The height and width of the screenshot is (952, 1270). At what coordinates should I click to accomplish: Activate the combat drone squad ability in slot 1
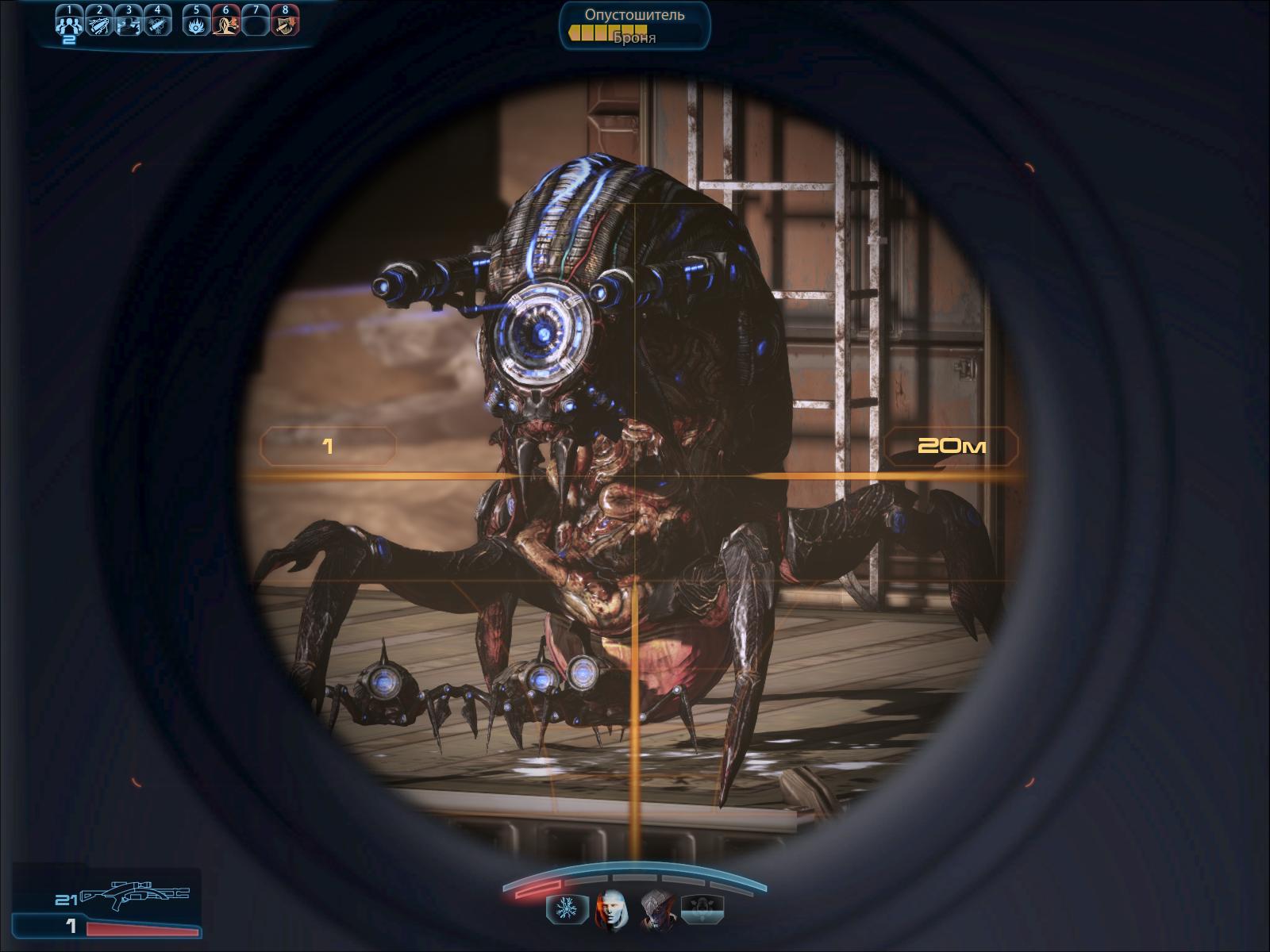click(69, 25)
